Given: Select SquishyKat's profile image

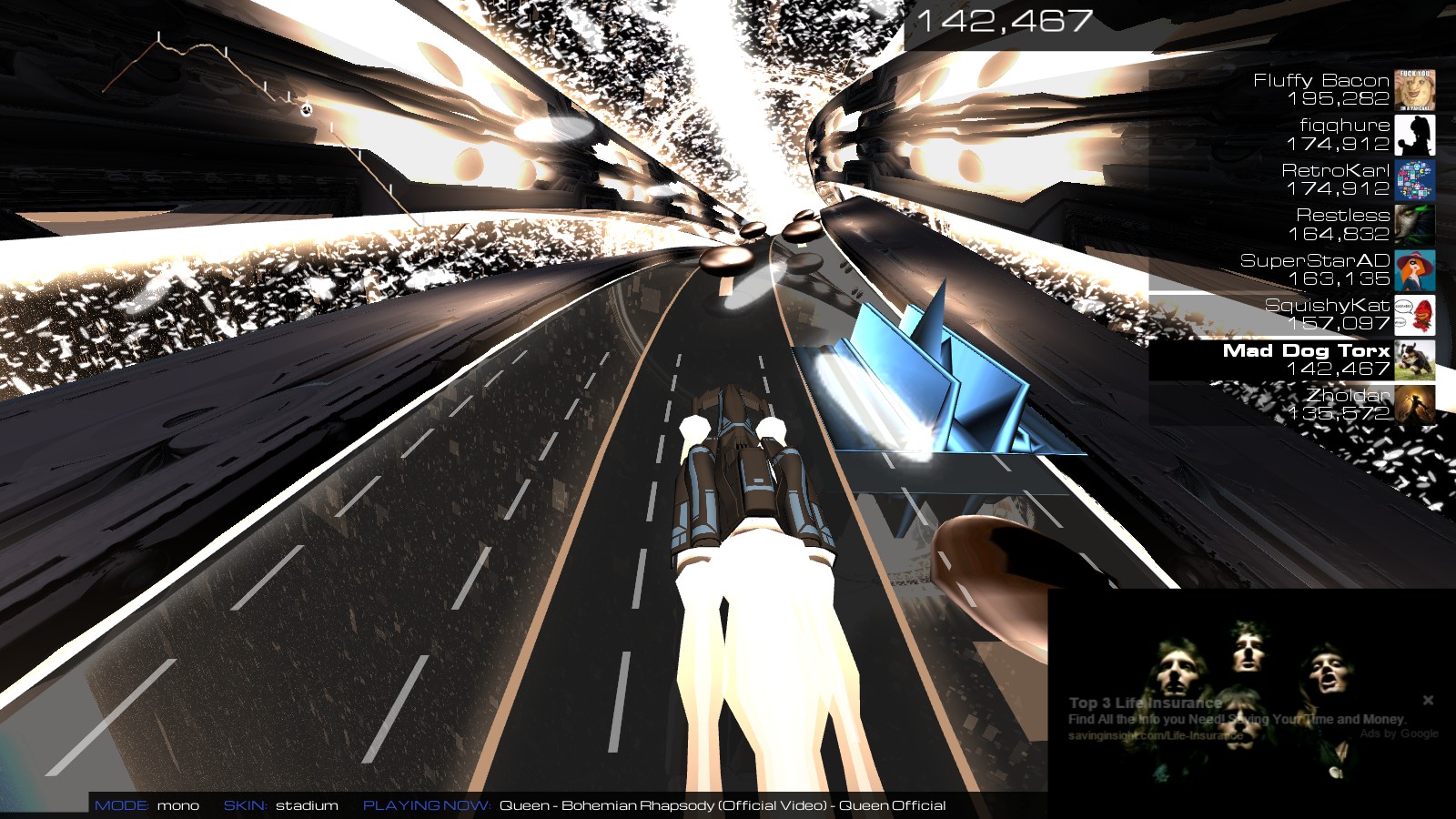Looking at the screenshot, I should tap(1416, 316).
